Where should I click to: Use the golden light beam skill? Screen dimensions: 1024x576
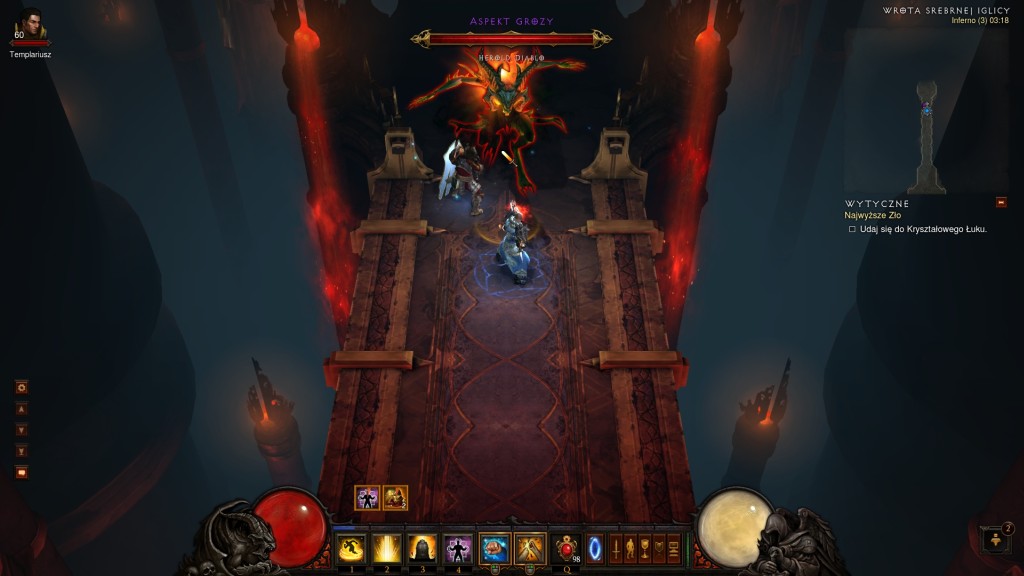pyautogui.click(x=387, y=548)
